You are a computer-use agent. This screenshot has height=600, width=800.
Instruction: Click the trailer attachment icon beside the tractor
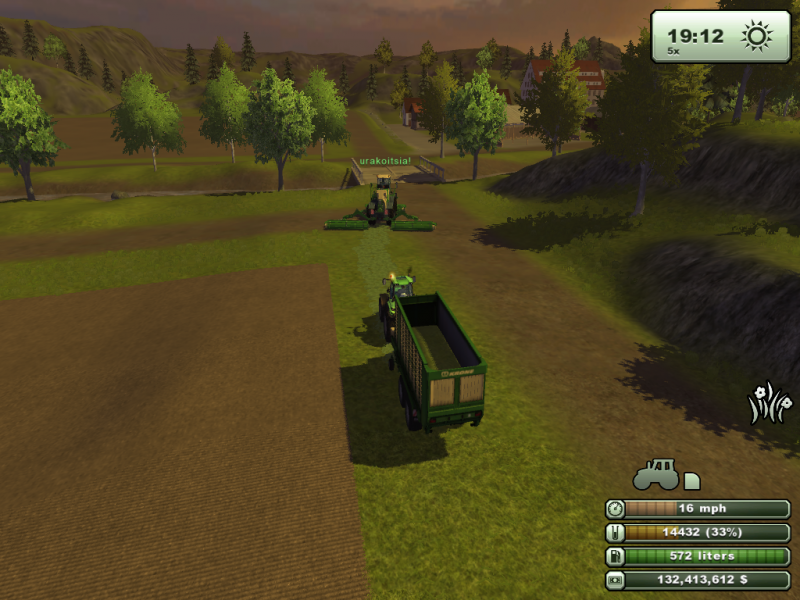click(x=692, y=481)
